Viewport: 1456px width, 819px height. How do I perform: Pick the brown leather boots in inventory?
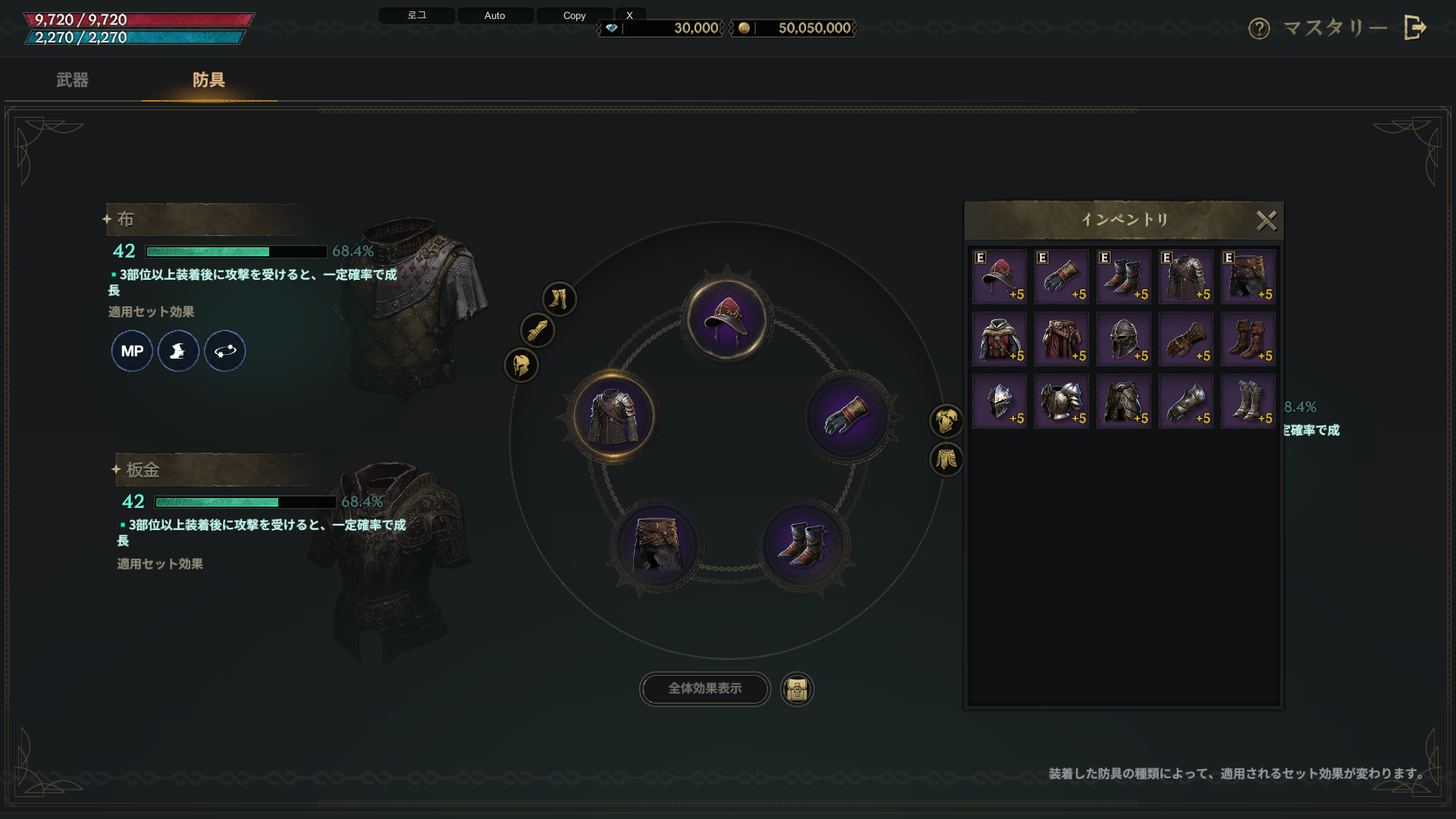click(x=1247, y=339)
